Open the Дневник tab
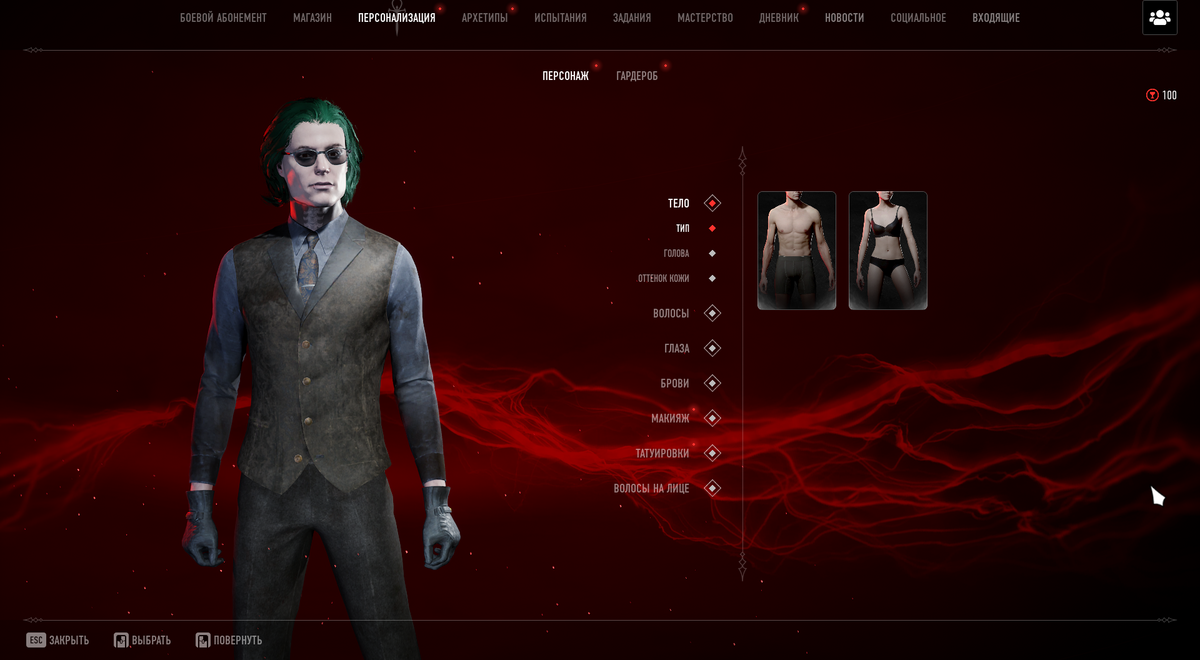The image size is (1200, 660). coord(779,18)
